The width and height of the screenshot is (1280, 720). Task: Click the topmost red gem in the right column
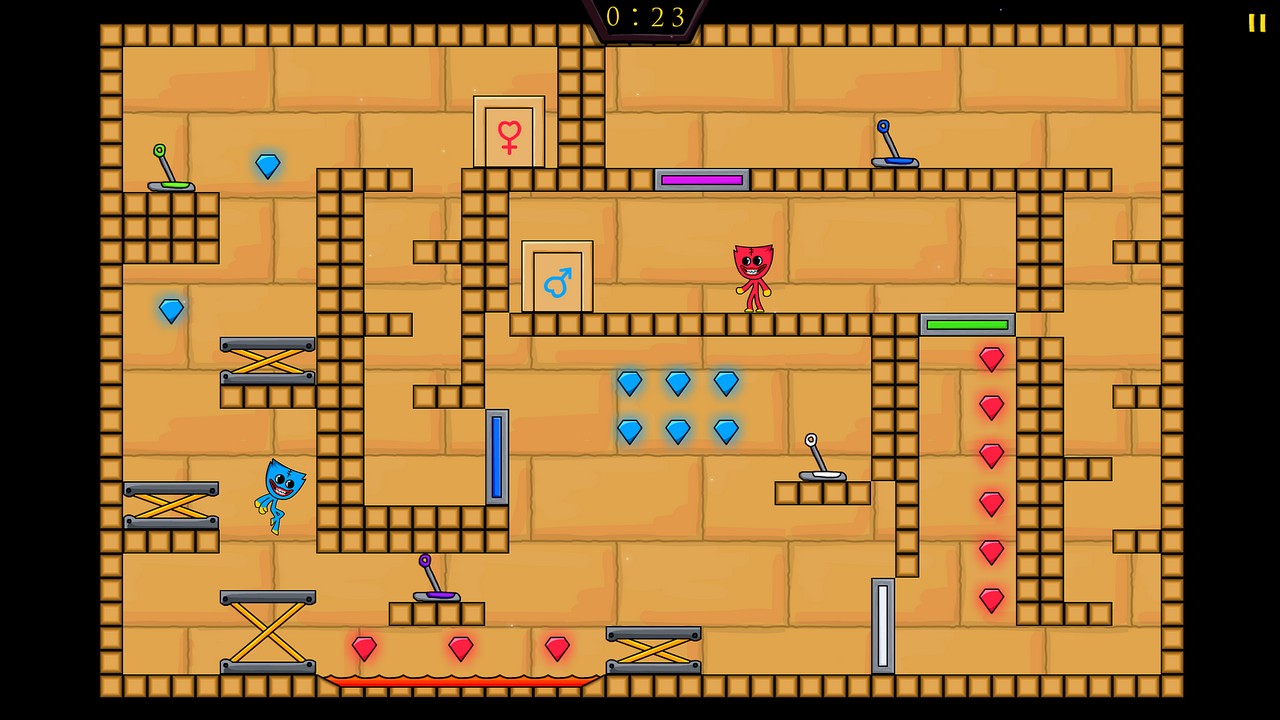coord(991,358)
